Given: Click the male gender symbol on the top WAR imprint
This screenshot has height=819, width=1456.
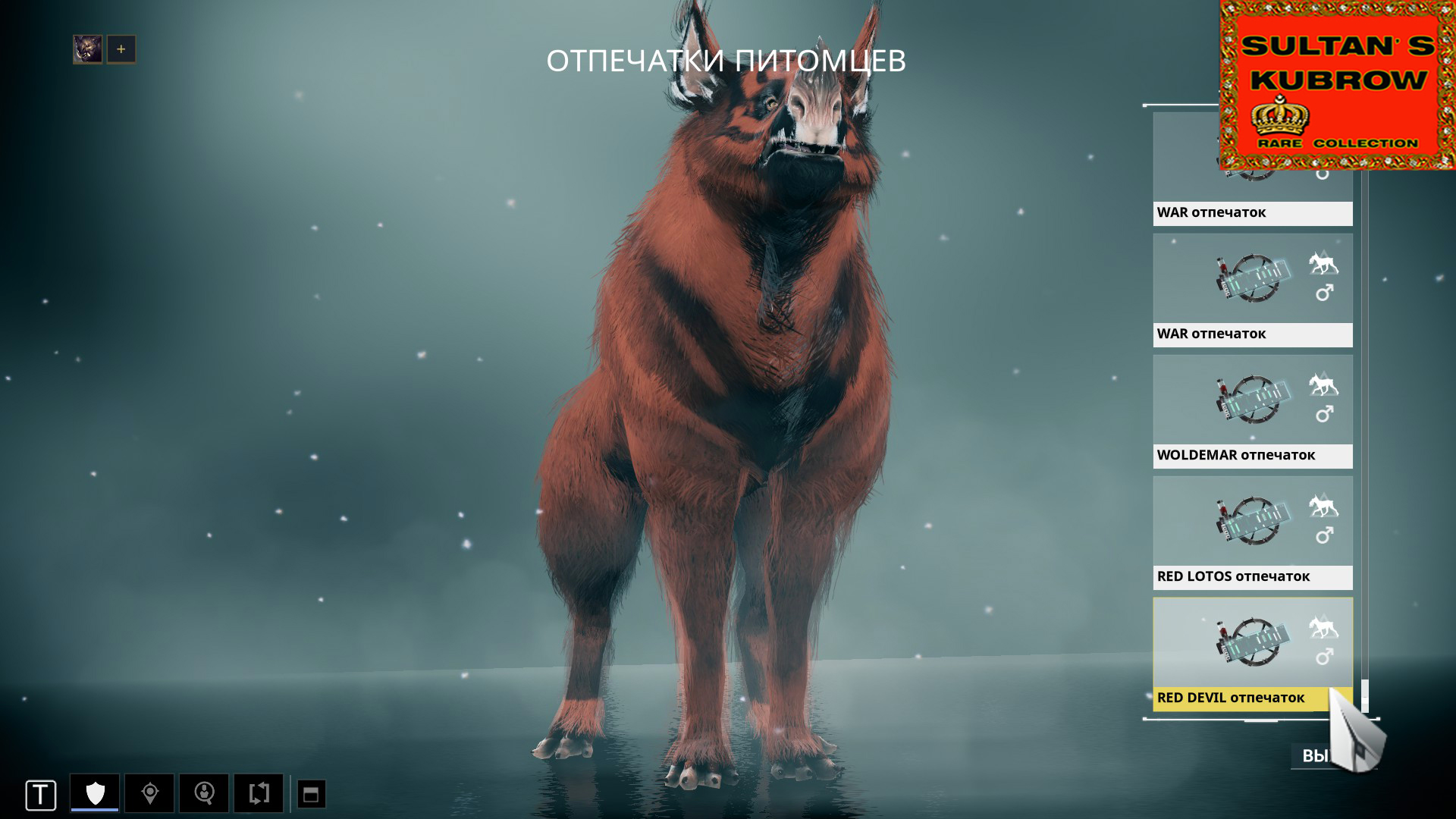Looking at the screenshot, I should (1323, 176).
